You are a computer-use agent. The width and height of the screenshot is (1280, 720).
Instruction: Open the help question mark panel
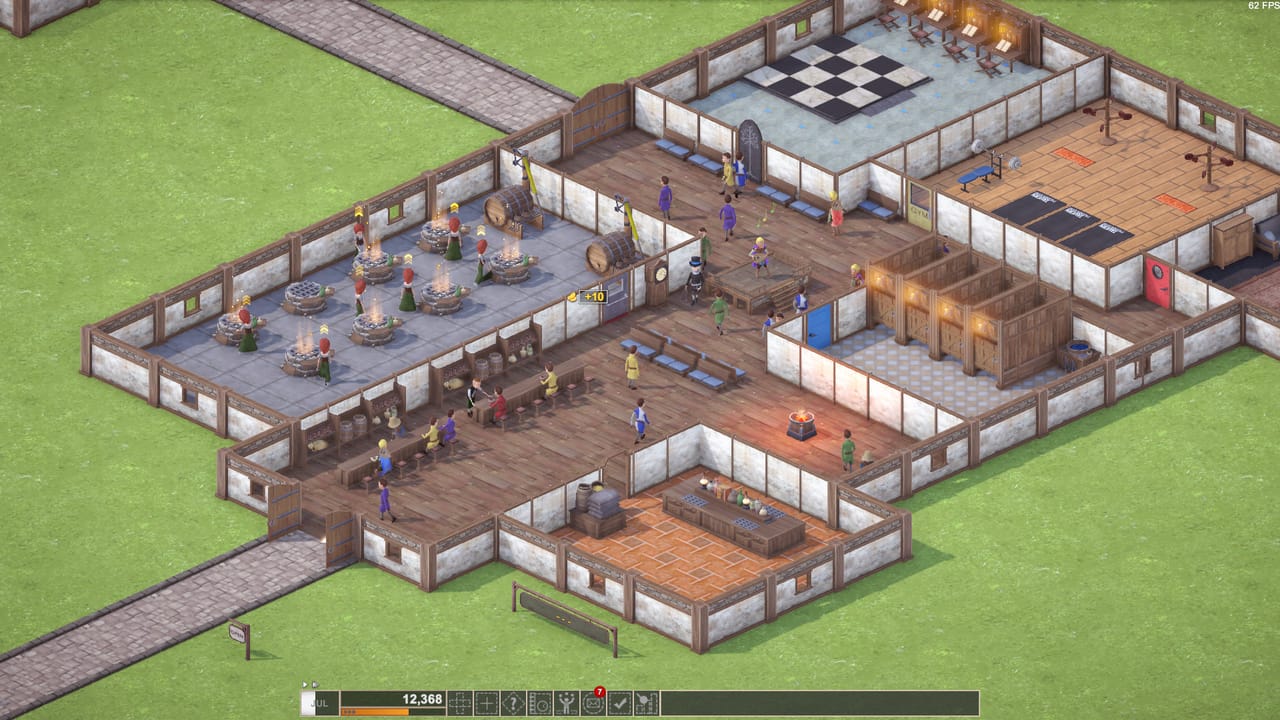[x=512, y=701]
